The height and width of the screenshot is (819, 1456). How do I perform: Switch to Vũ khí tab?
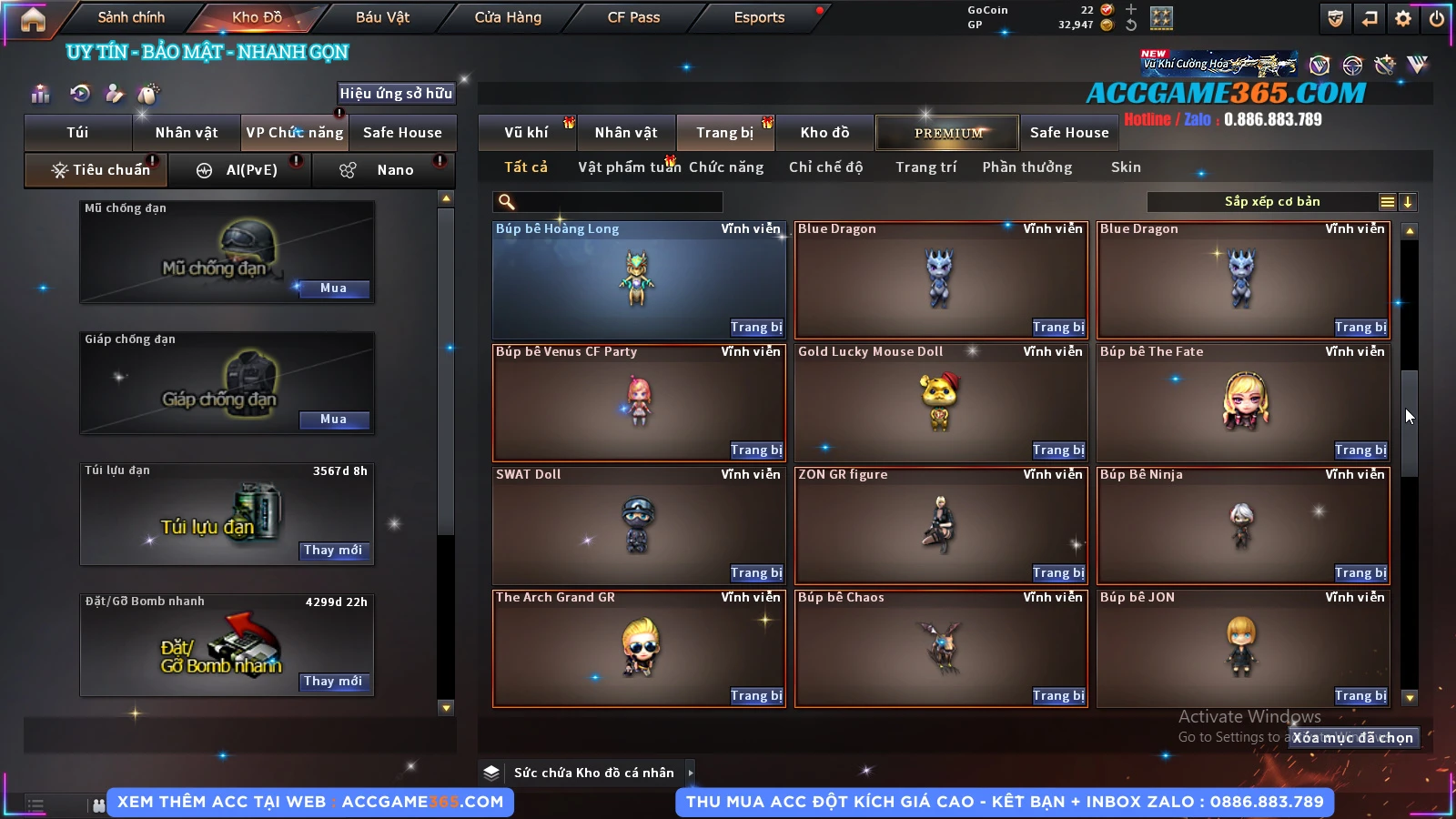(x=526, y=133)
